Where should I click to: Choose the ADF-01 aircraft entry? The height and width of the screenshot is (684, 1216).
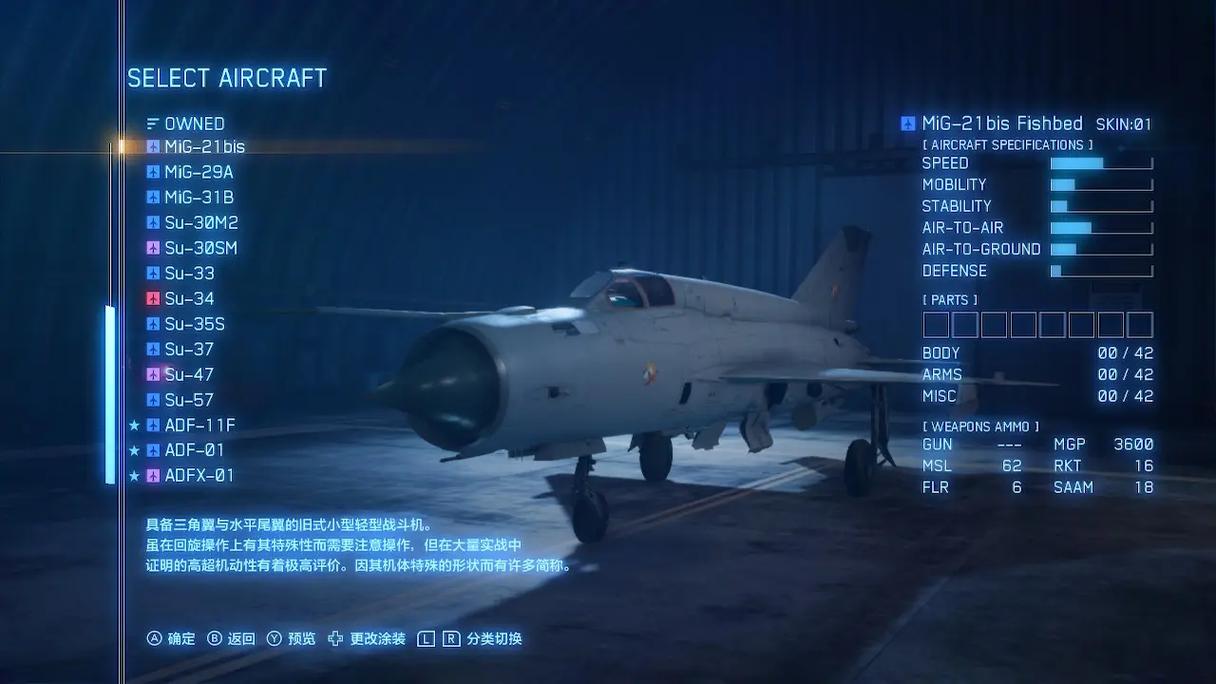pos(194,450)
